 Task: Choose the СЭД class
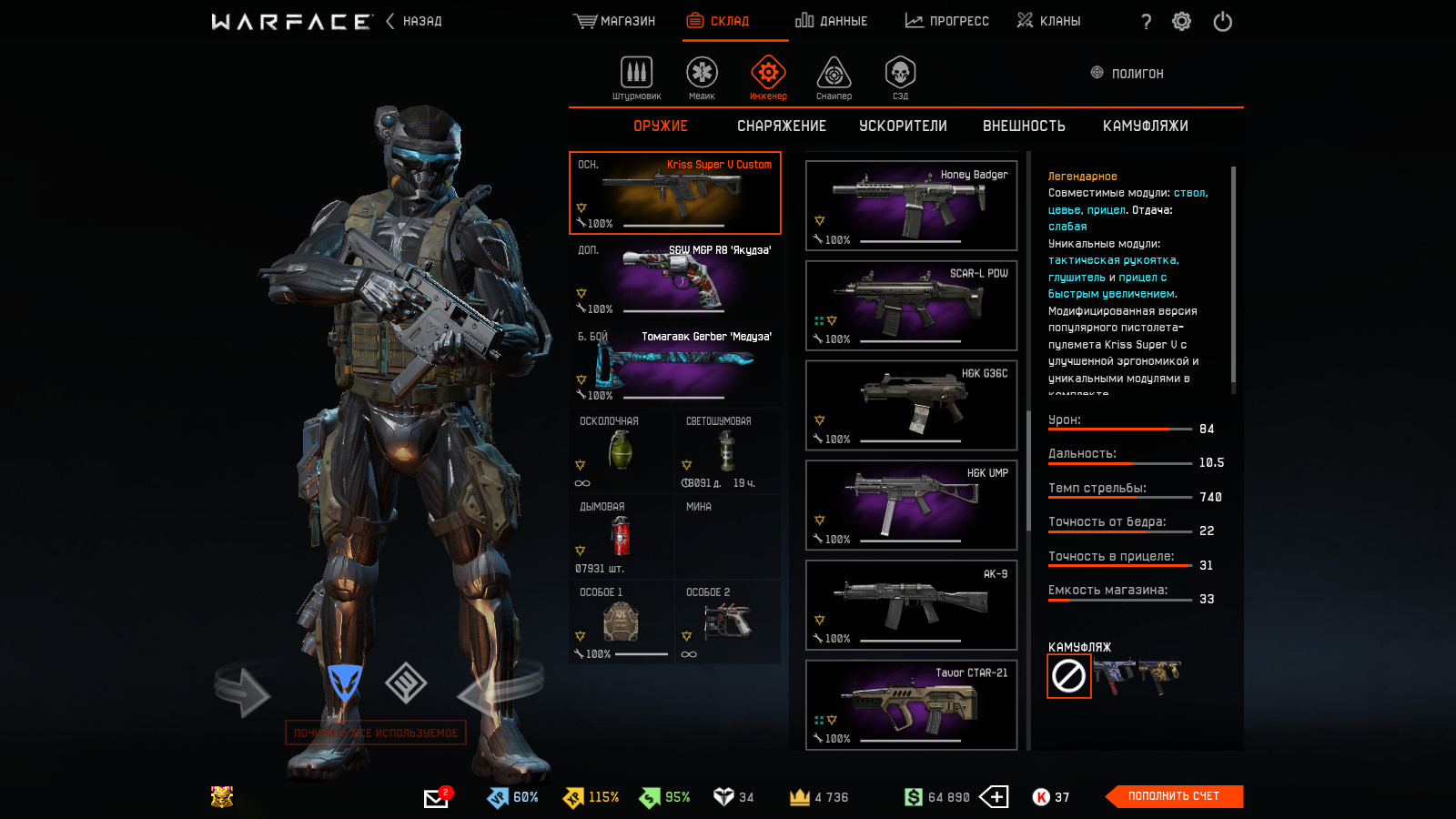(x=900, y=77)
